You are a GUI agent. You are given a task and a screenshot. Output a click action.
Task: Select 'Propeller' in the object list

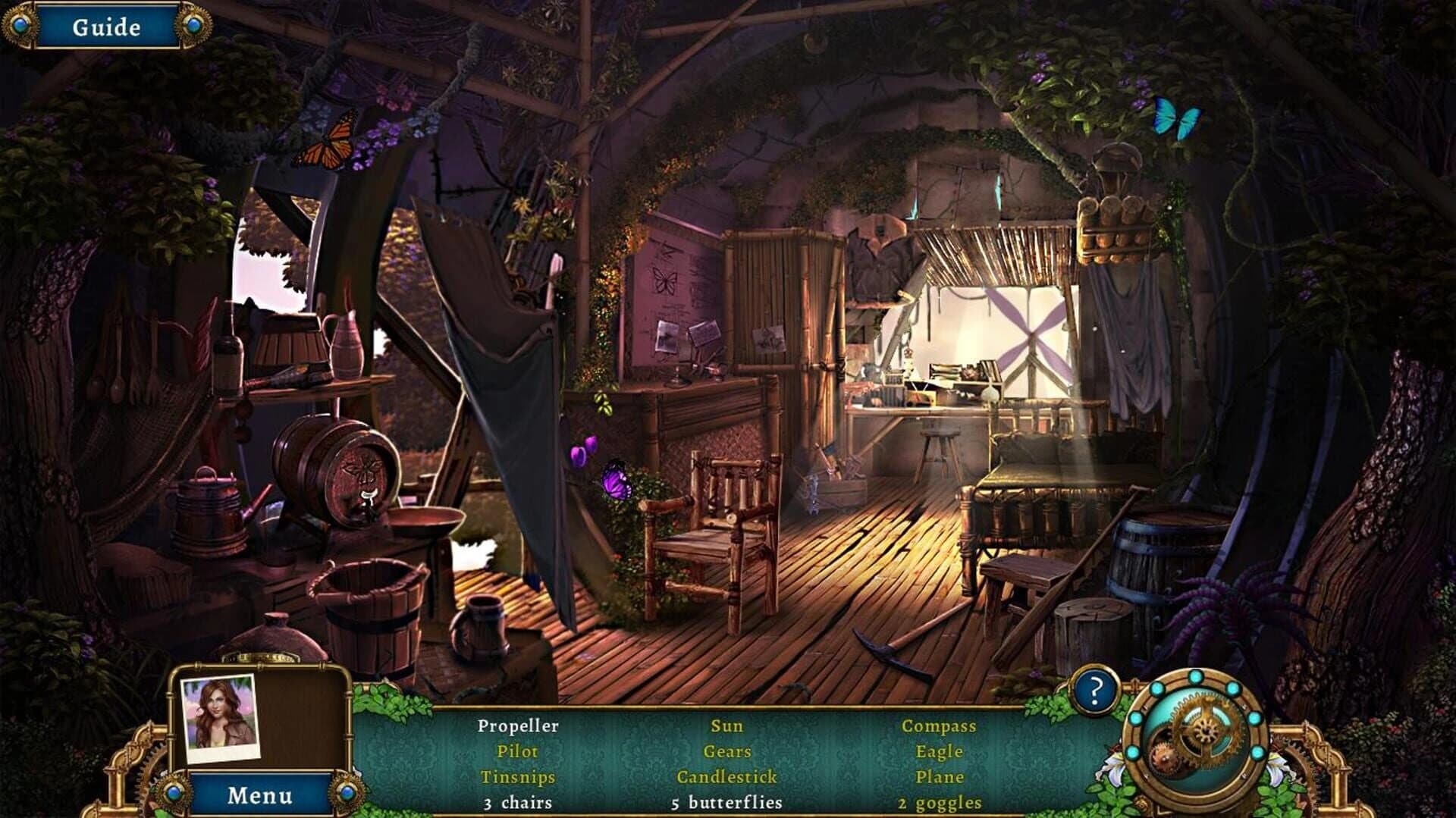click(518, 726)
